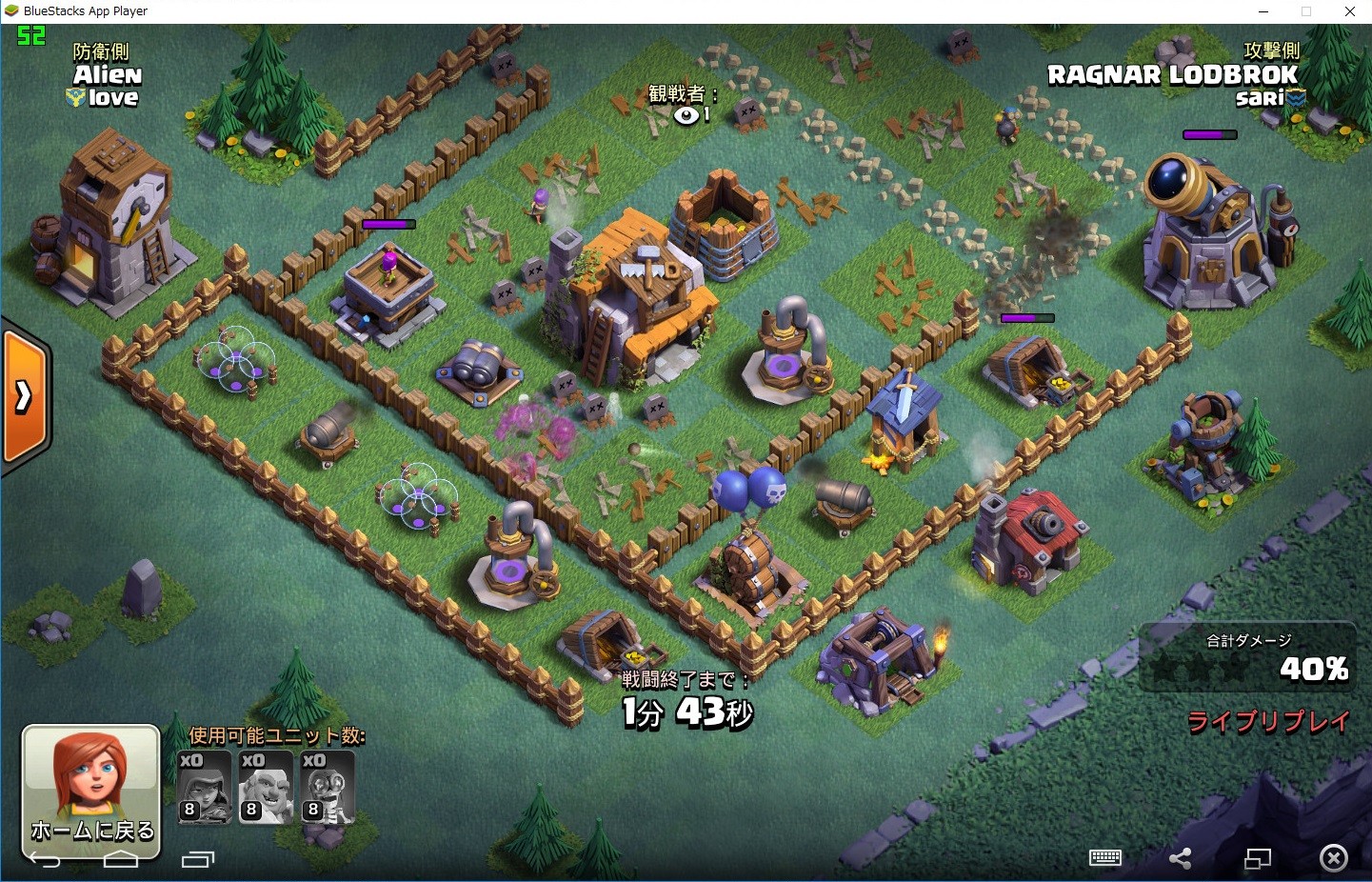Click the ホームに戻る return home button
Screen dimensions: 1372x882
(90, 790)
